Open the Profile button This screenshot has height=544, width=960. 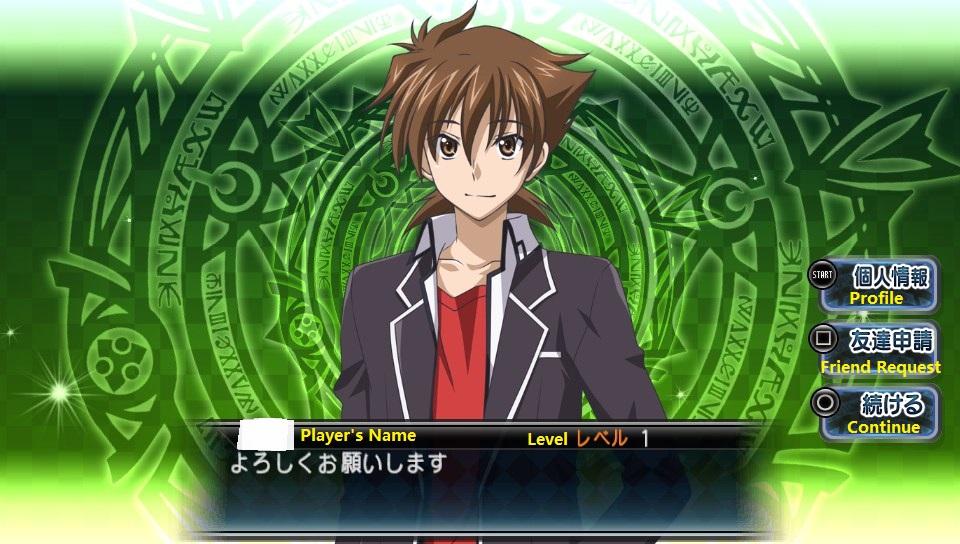click(878, 282)
